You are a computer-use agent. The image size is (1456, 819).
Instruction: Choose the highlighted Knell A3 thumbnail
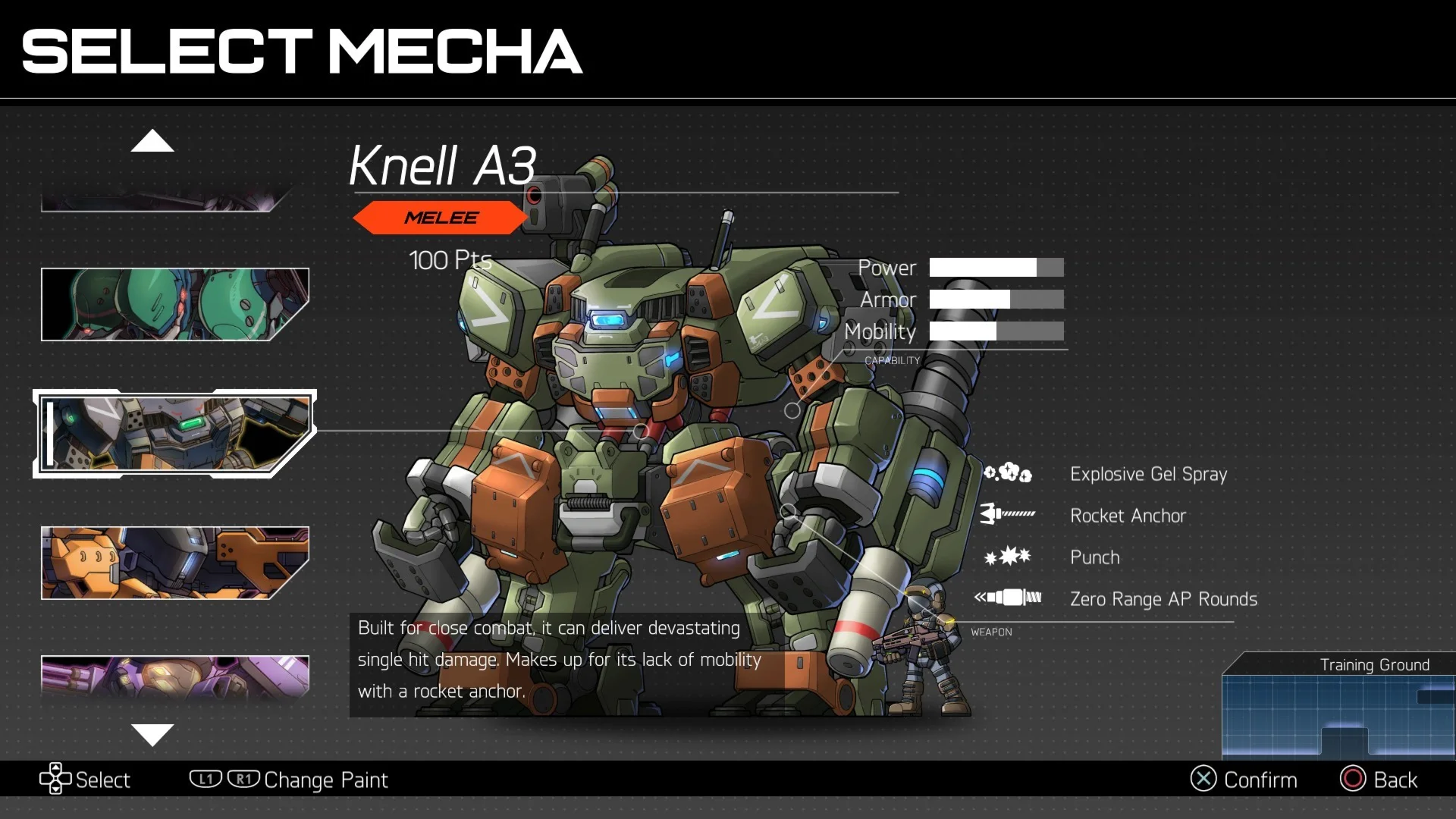pyautogui.click(x=174, y=434)
